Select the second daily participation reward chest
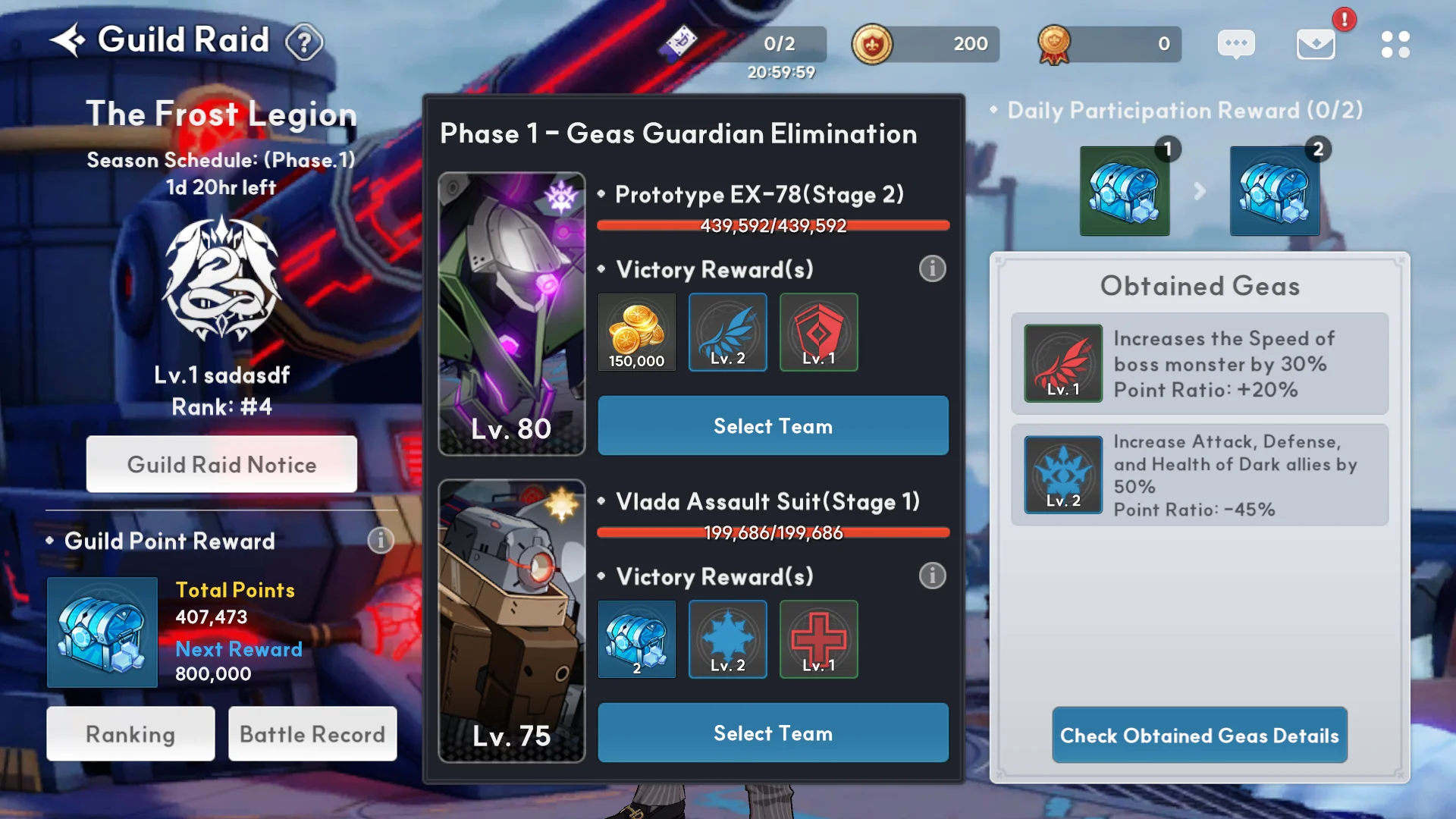Viewport: 1456px width, 819px height. point(1275,191)
